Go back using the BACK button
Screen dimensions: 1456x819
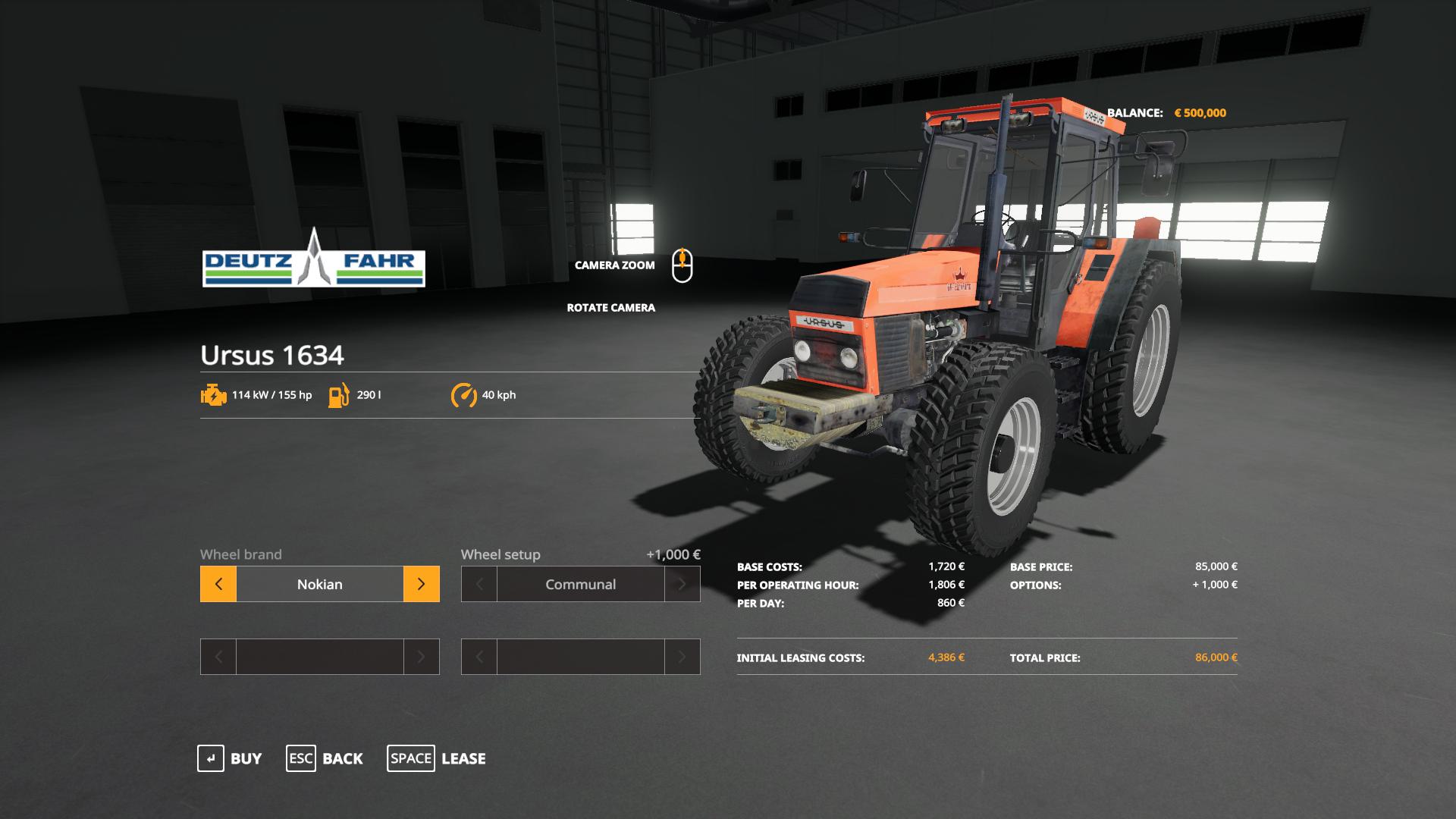click(x=325, y=758)
